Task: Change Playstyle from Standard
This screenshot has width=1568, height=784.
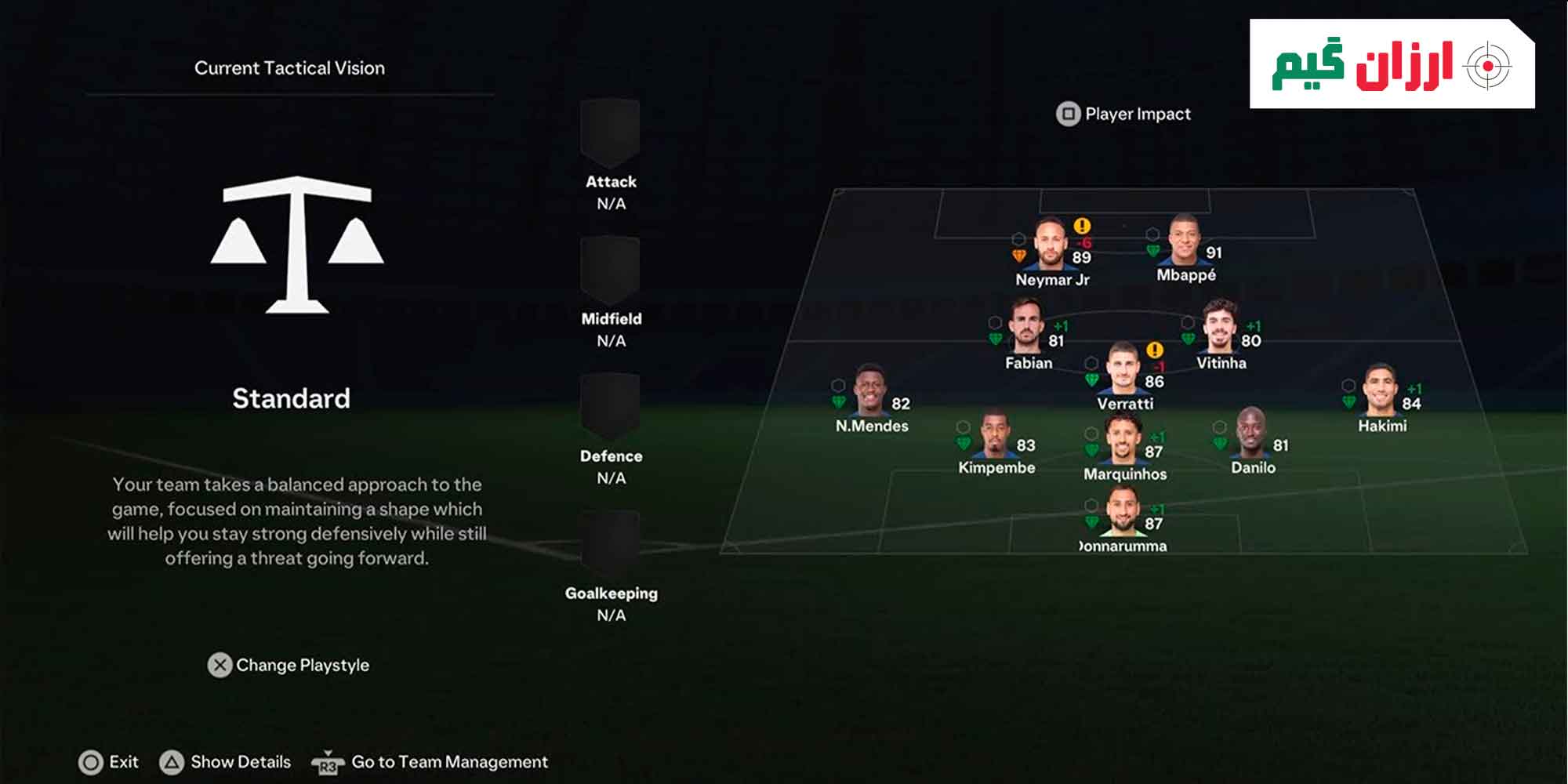Action: point(289,665)
